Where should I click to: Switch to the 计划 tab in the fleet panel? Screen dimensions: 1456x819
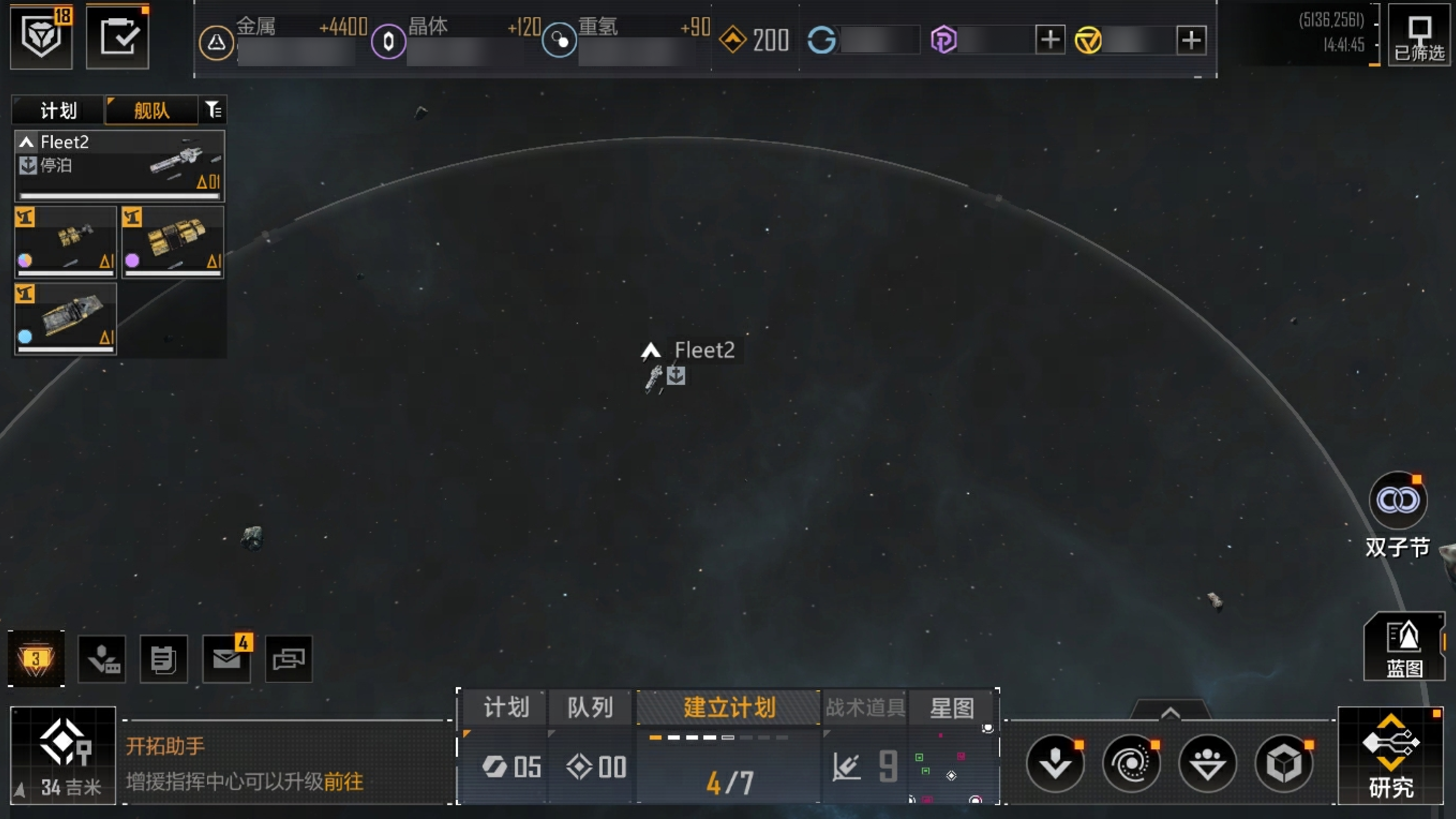click(58, 110)
